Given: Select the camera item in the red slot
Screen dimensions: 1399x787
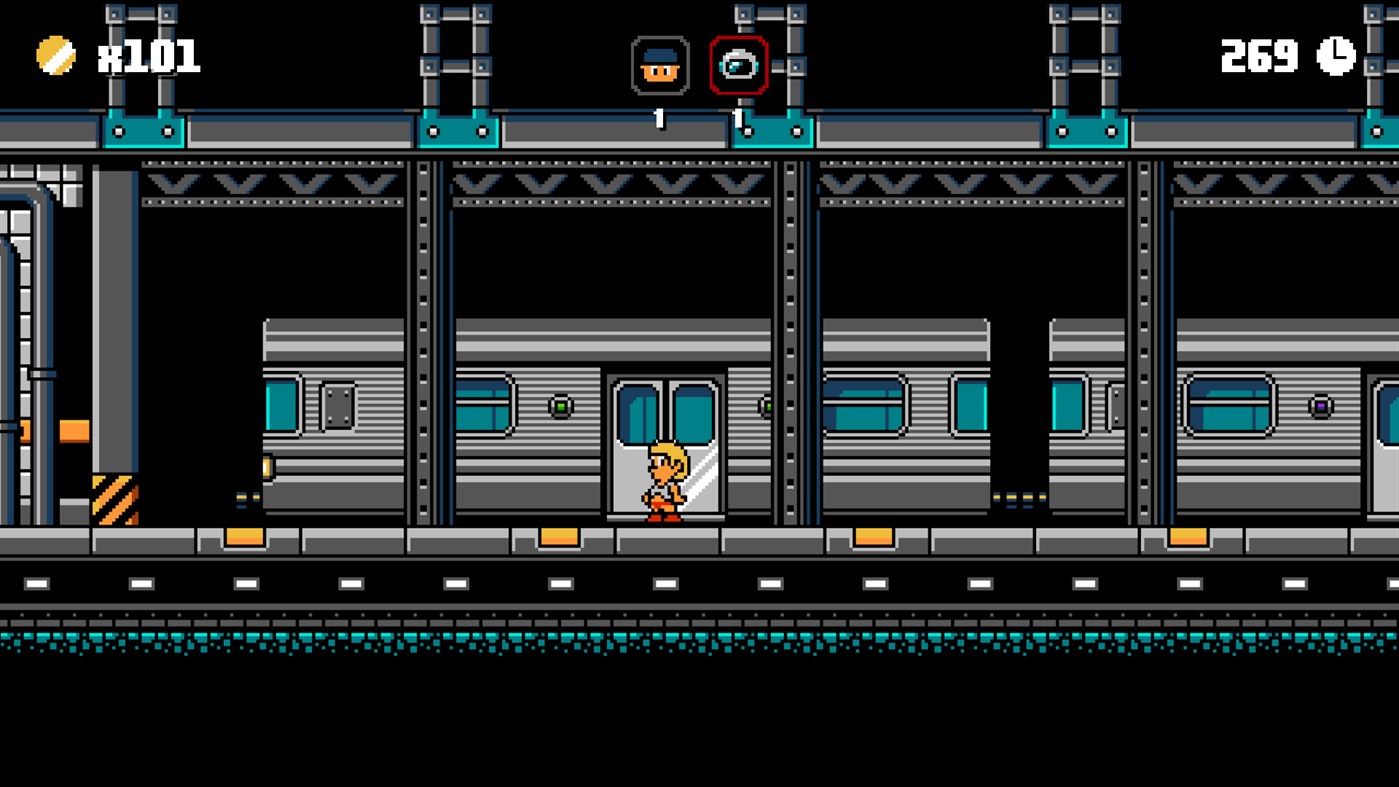Looking at the screenshot, I should [x=738, y=63].
